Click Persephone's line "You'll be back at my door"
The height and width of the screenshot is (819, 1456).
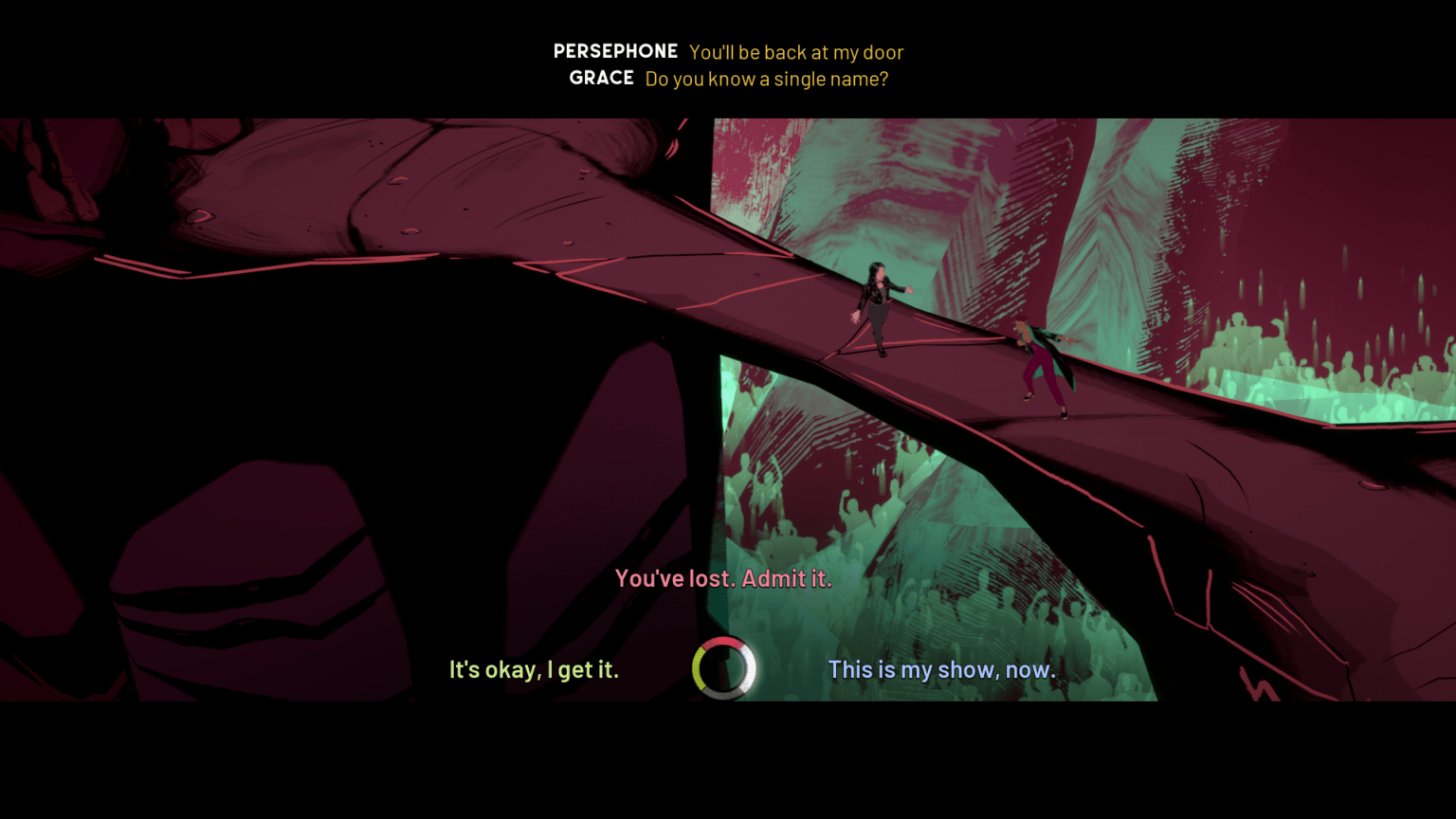pyautogui.click(x=796, y=52)
